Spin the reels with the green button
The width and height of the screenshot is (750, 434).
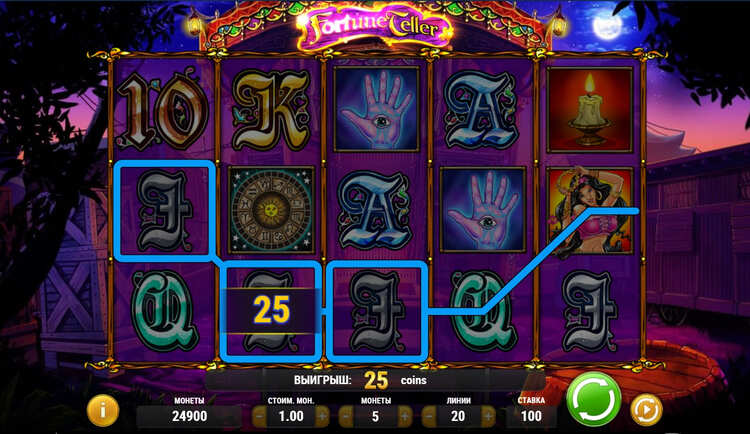[x=594, y=400]
